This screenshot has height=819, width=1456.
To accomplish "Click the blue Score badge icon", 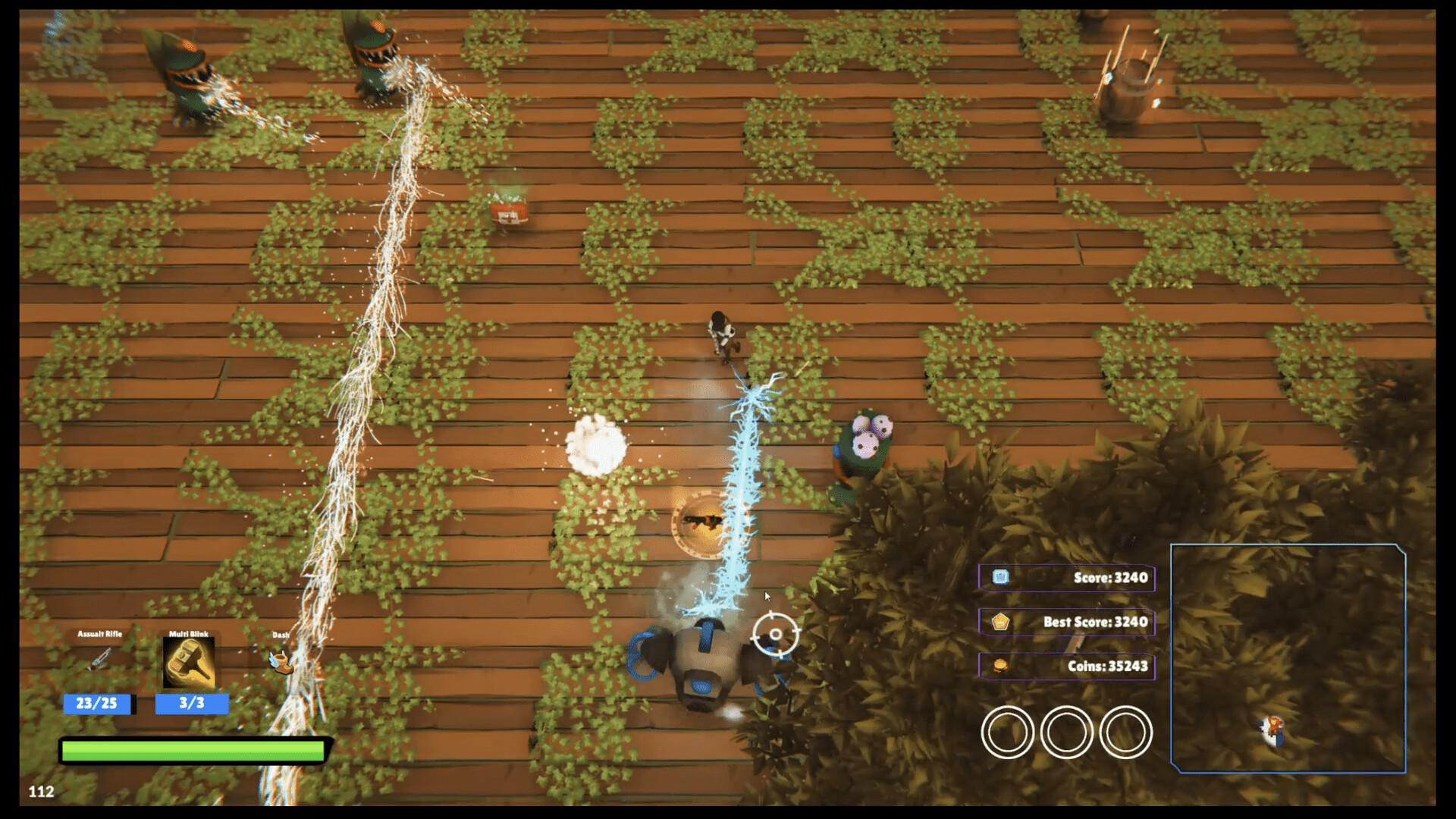I will tap(1001, 578).
